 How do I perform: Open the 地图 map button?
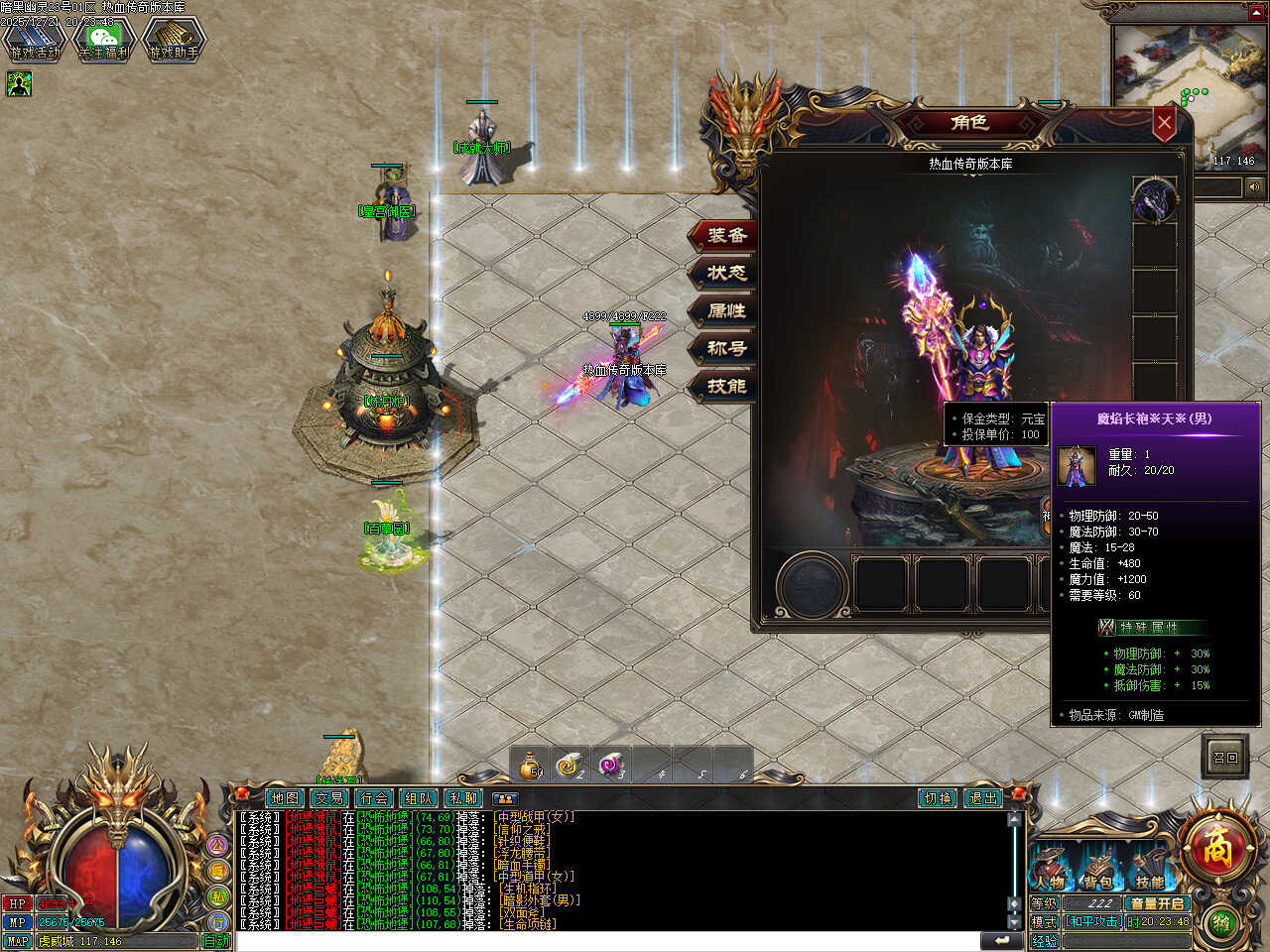coord(285,798)
